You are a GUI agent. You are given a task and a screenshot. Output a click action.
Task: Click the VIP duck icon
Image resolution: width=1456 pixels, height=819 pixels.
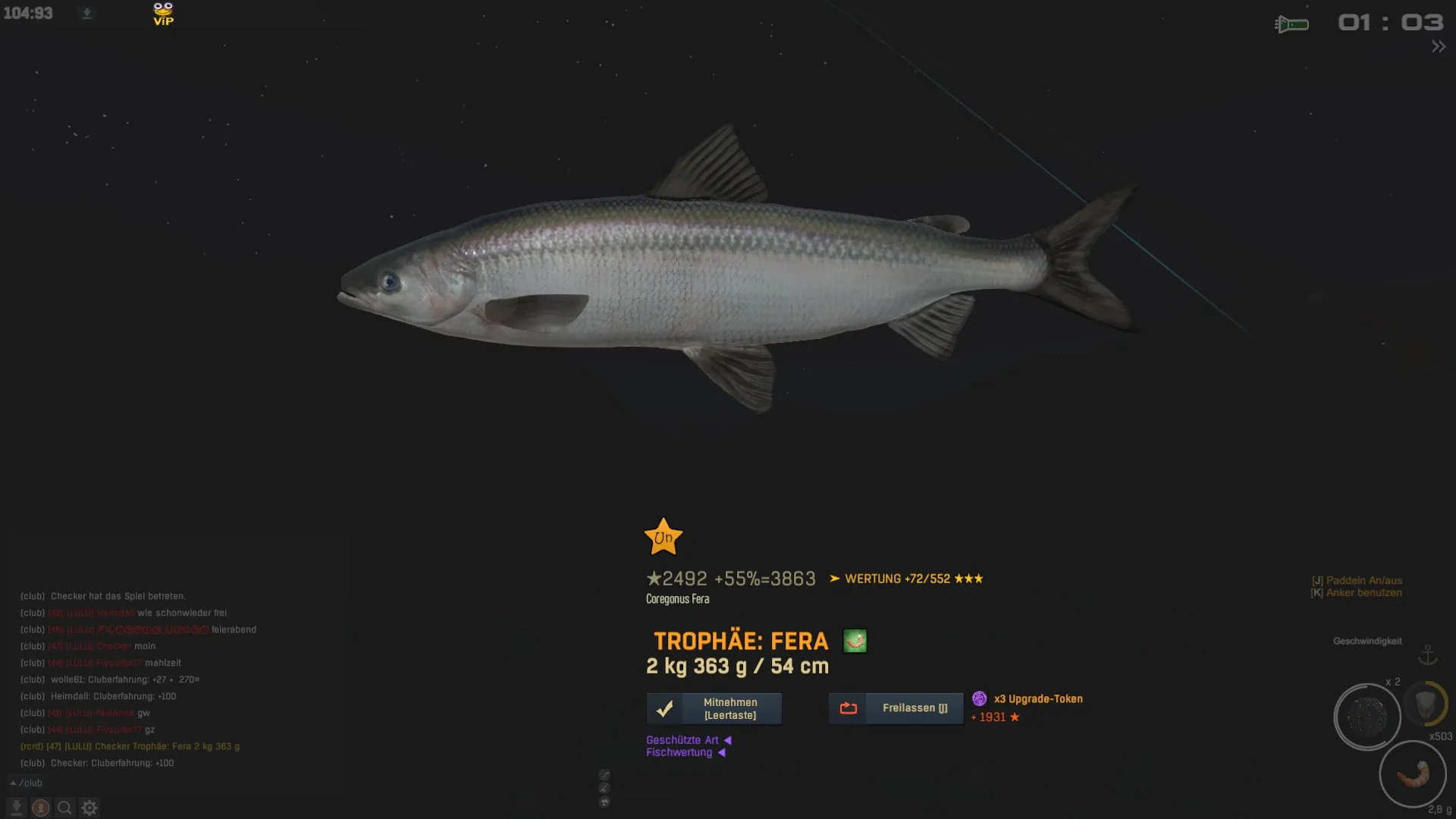(163, 14)
